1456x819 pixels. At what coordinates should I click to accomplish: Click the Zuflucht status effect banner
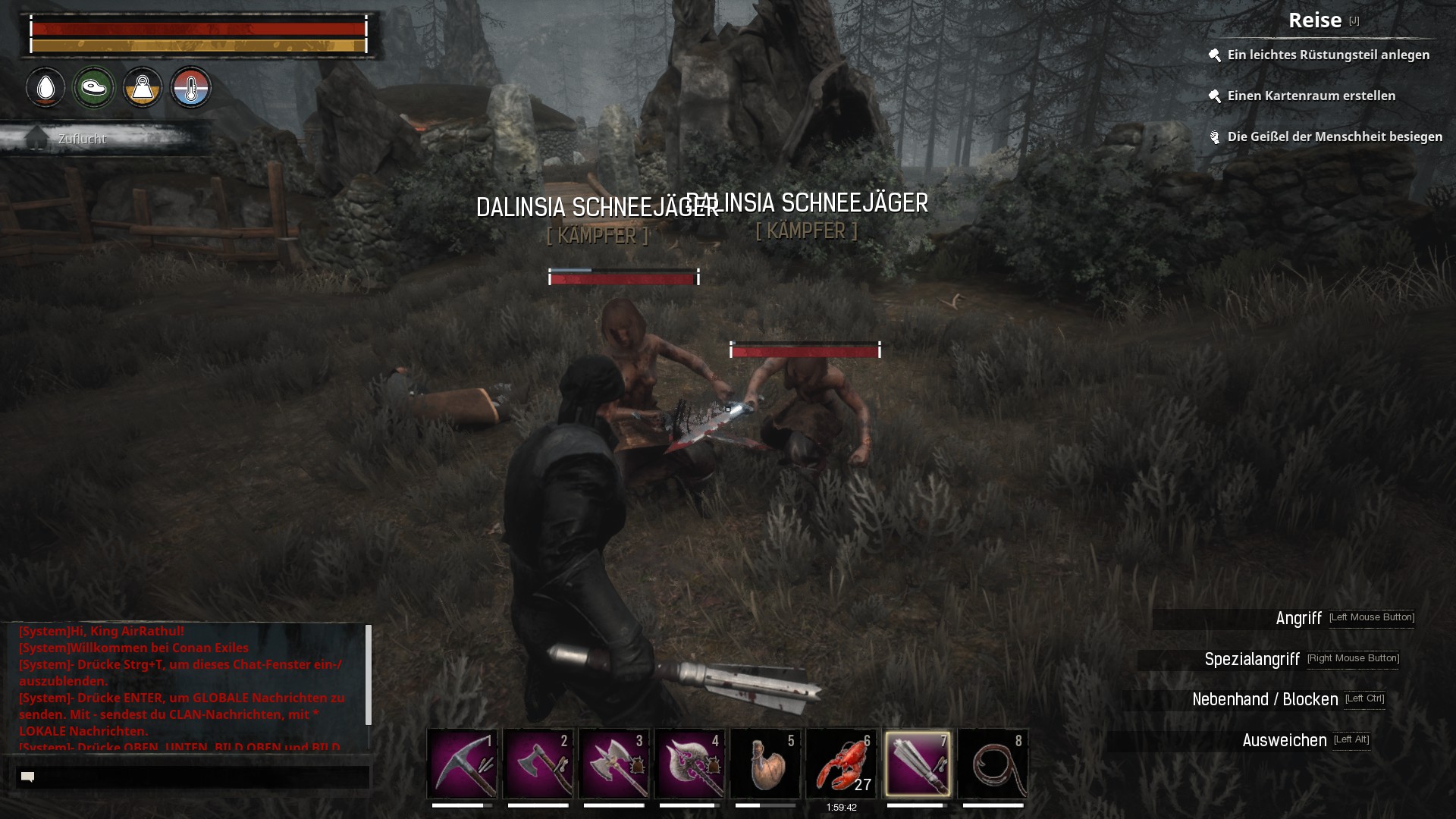click(x=82, y=139)
